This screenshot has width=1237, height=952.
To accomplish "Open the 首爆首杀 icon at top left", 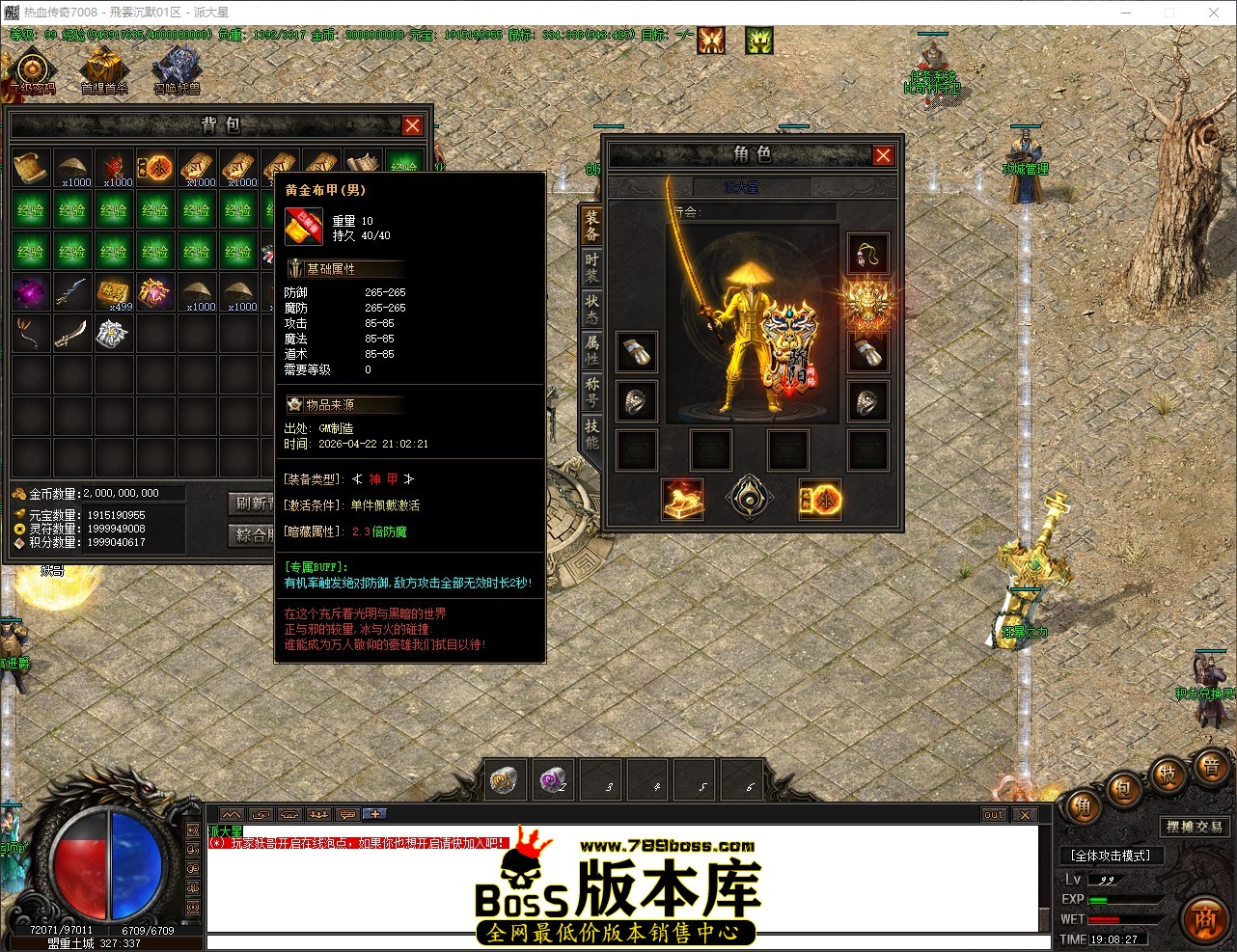I will (102, 68).
